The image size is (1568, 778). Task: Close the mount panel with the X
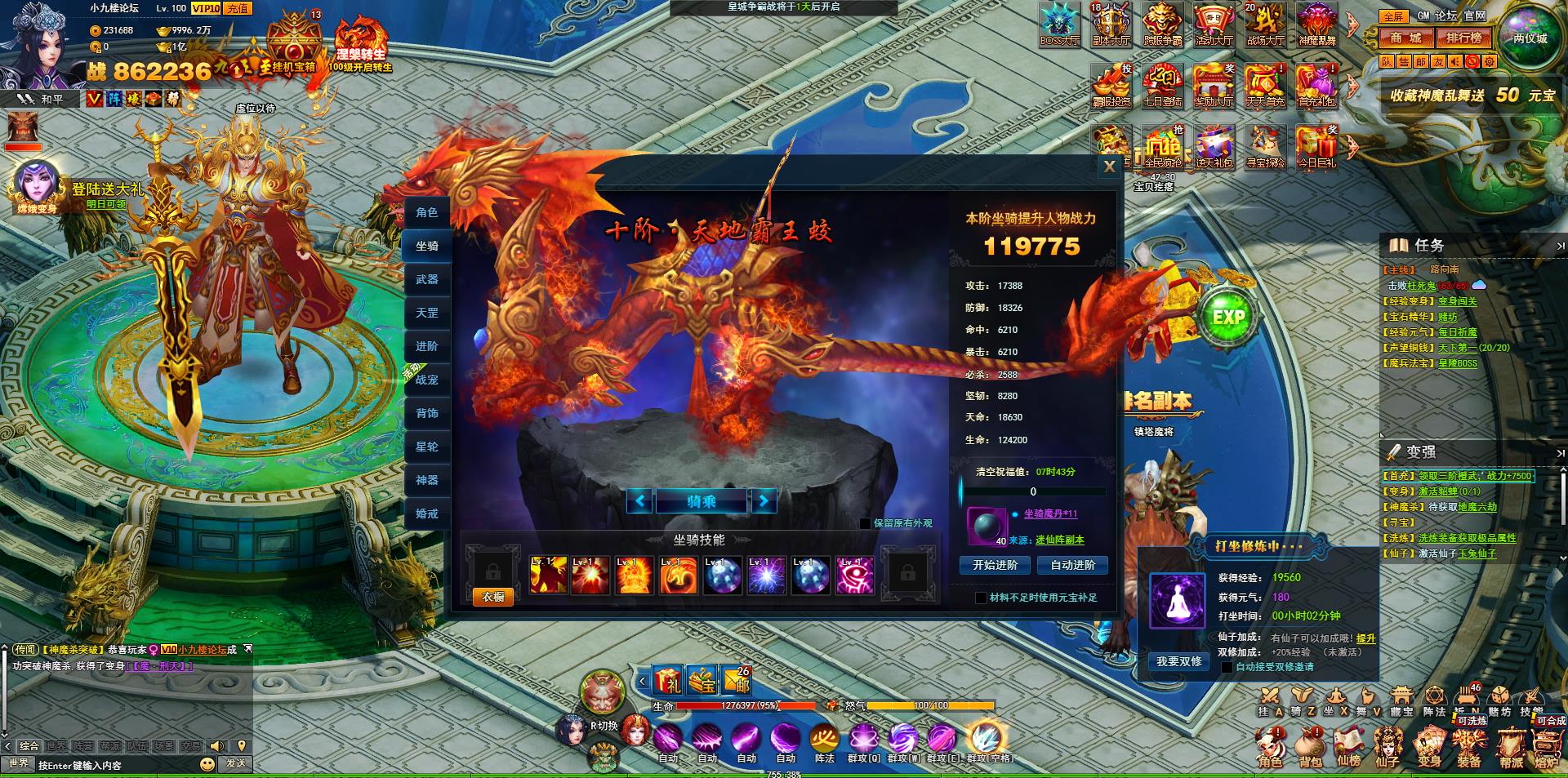(1108, 167)
